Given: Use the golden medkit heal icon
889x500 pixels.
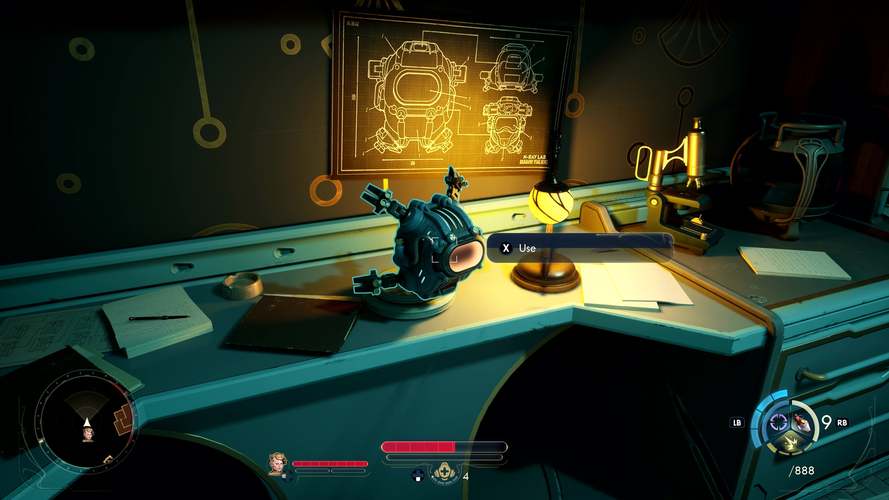Looking at the screenshot, I should click(x=444, y=473).
